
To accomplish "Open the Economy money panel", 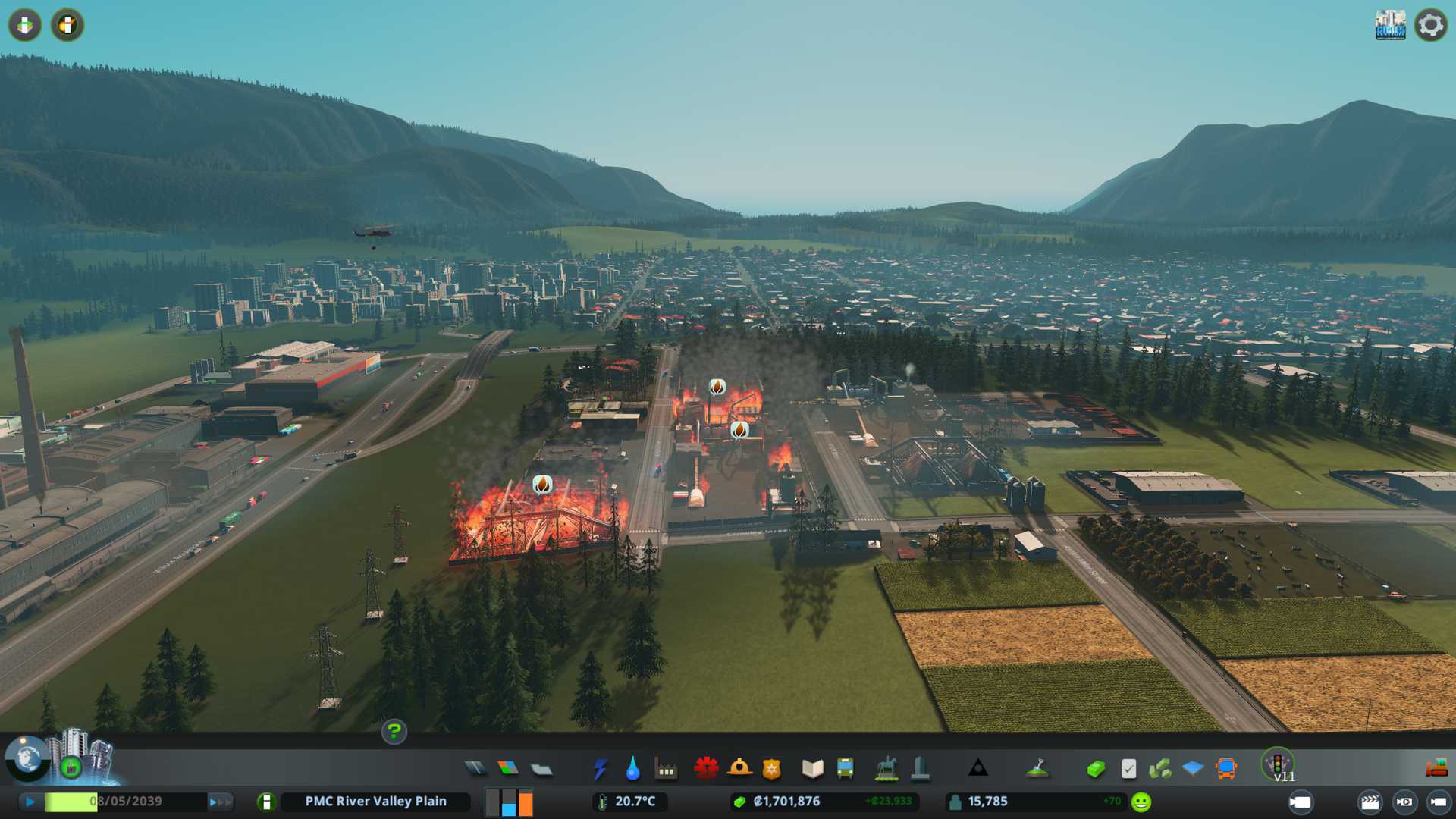I will (x=1095, y=769).
